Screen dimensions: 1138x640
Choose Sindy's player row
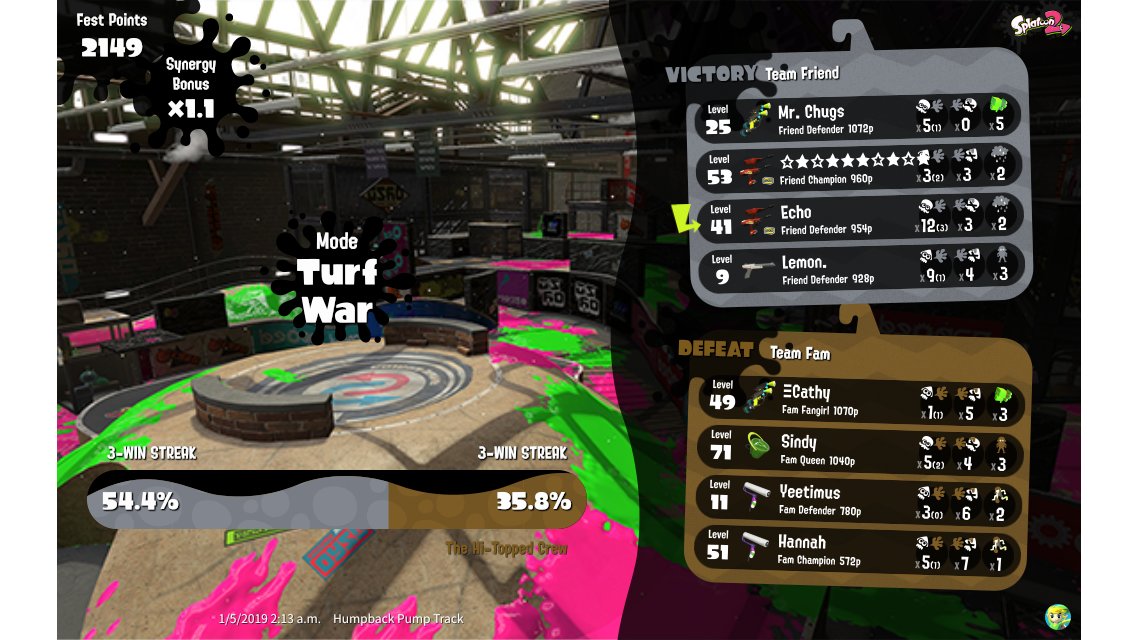(860, 449)
